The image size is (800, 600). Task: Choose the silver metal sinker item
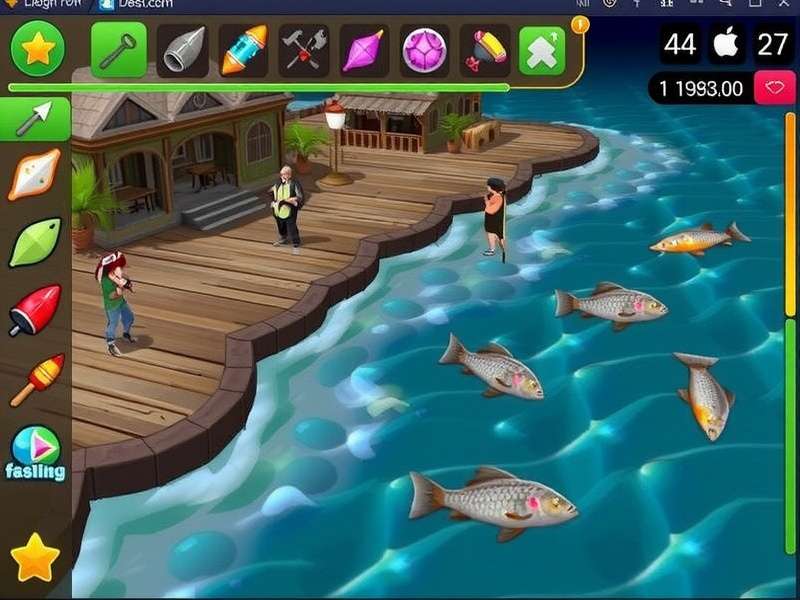click(182, 50)
